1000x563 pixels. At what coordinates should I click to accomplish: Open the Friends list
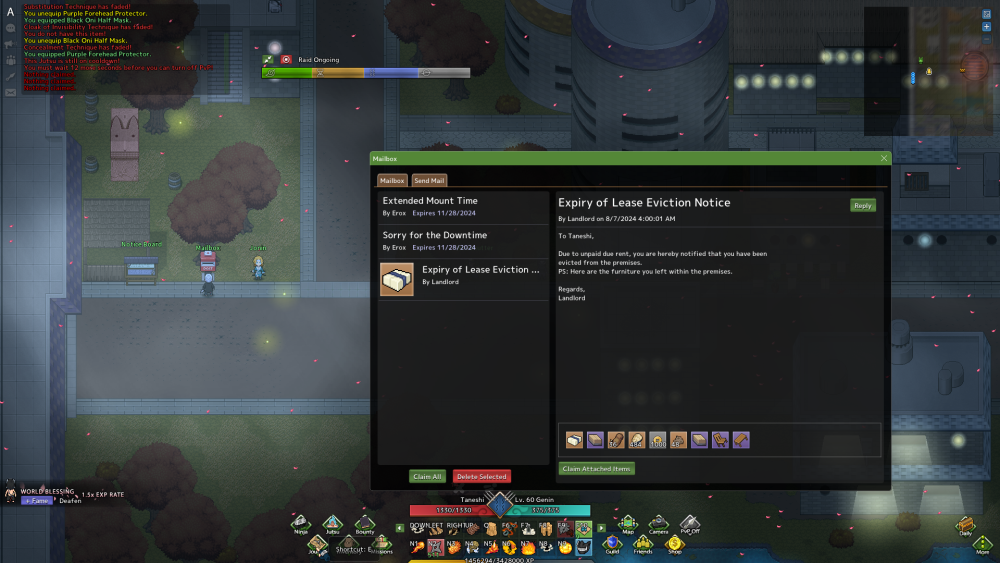pos(642,544)
